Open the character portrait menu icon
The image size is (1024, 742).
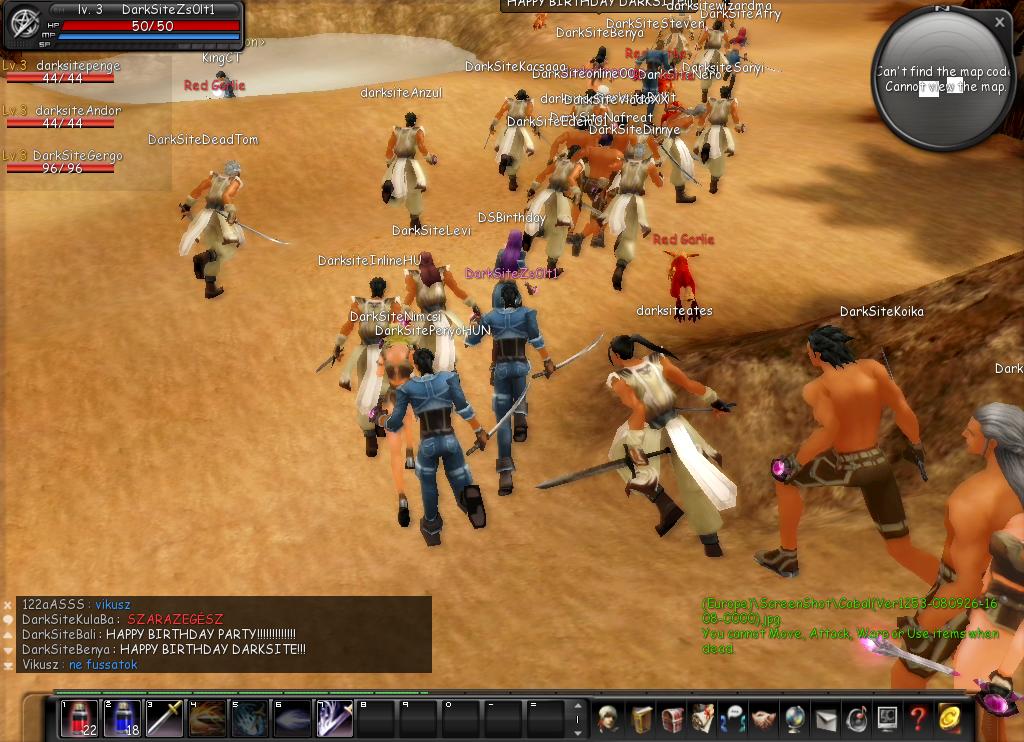(x=608, y=718)
